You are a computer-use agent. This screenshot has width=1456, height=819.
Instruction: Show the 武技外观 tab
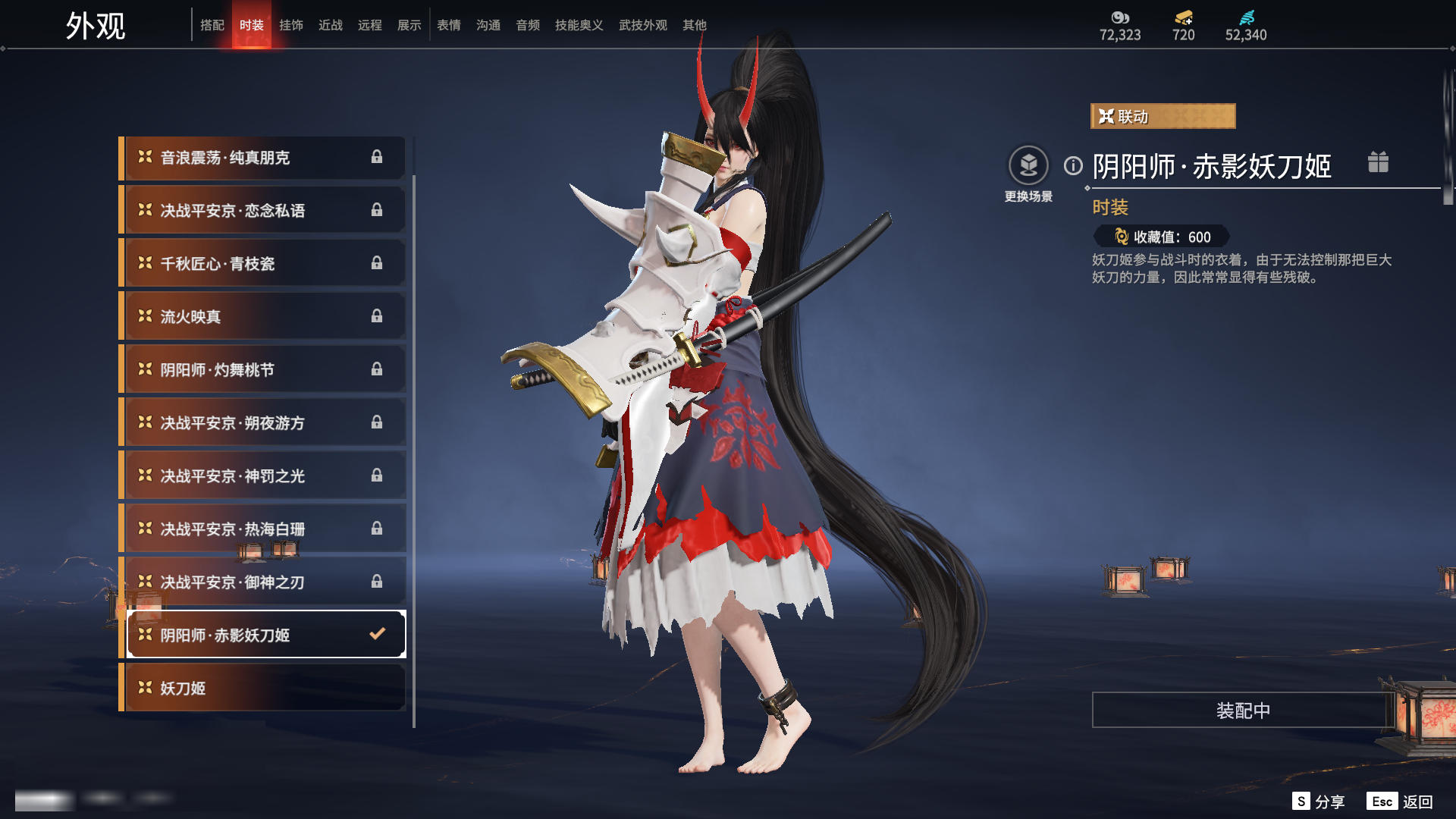642,25
